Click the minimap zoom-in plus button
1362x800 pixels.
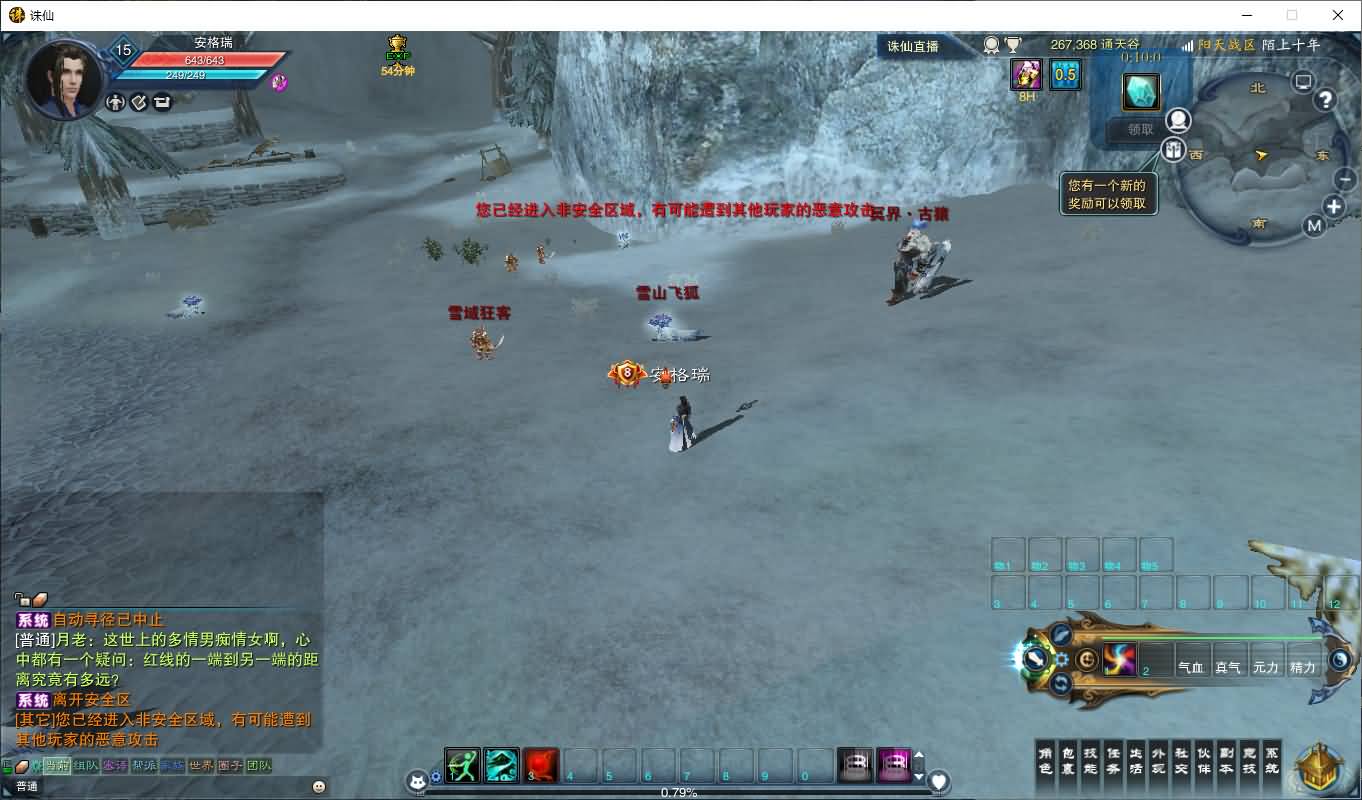pos(1334,207)
